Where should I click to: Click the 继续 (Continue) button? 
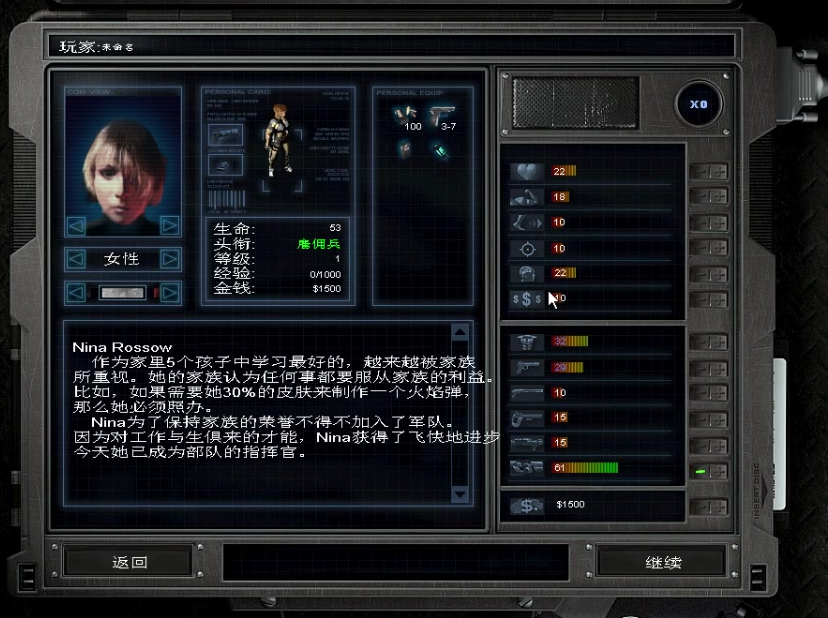662,562
